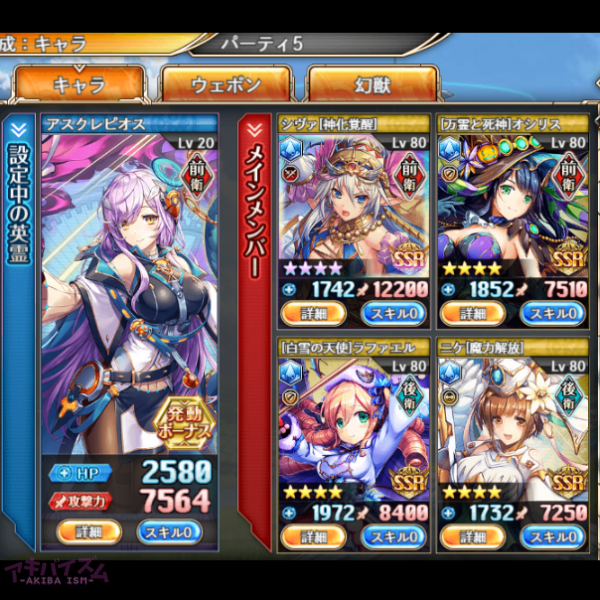The height and width of the screenshot is (600, 600).
Task: Open シヴァ's スキル button
Action: (x=392, y=313)
